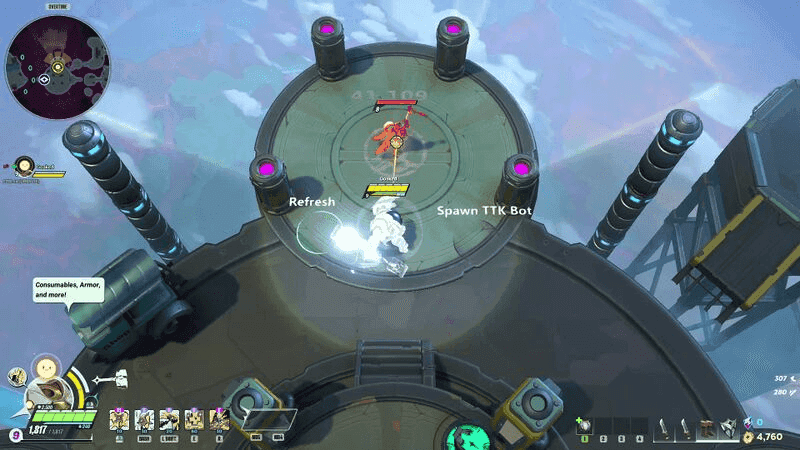The width and height of the screenshot is (800, 450).
Task: Use the consumable in slot 1
Action: click(582, 427)
